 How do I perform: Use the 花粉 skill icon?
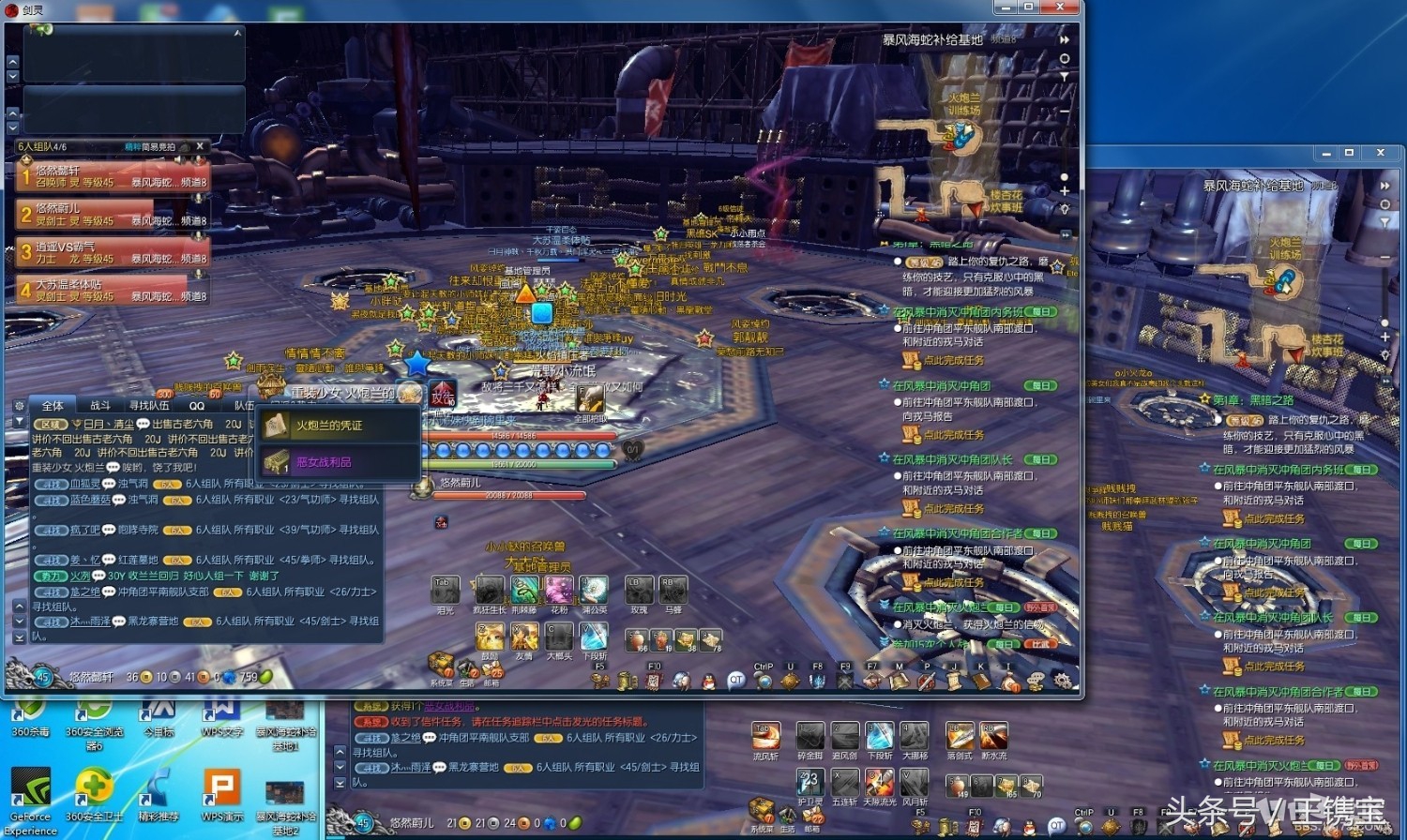click(x=559, y=592)
